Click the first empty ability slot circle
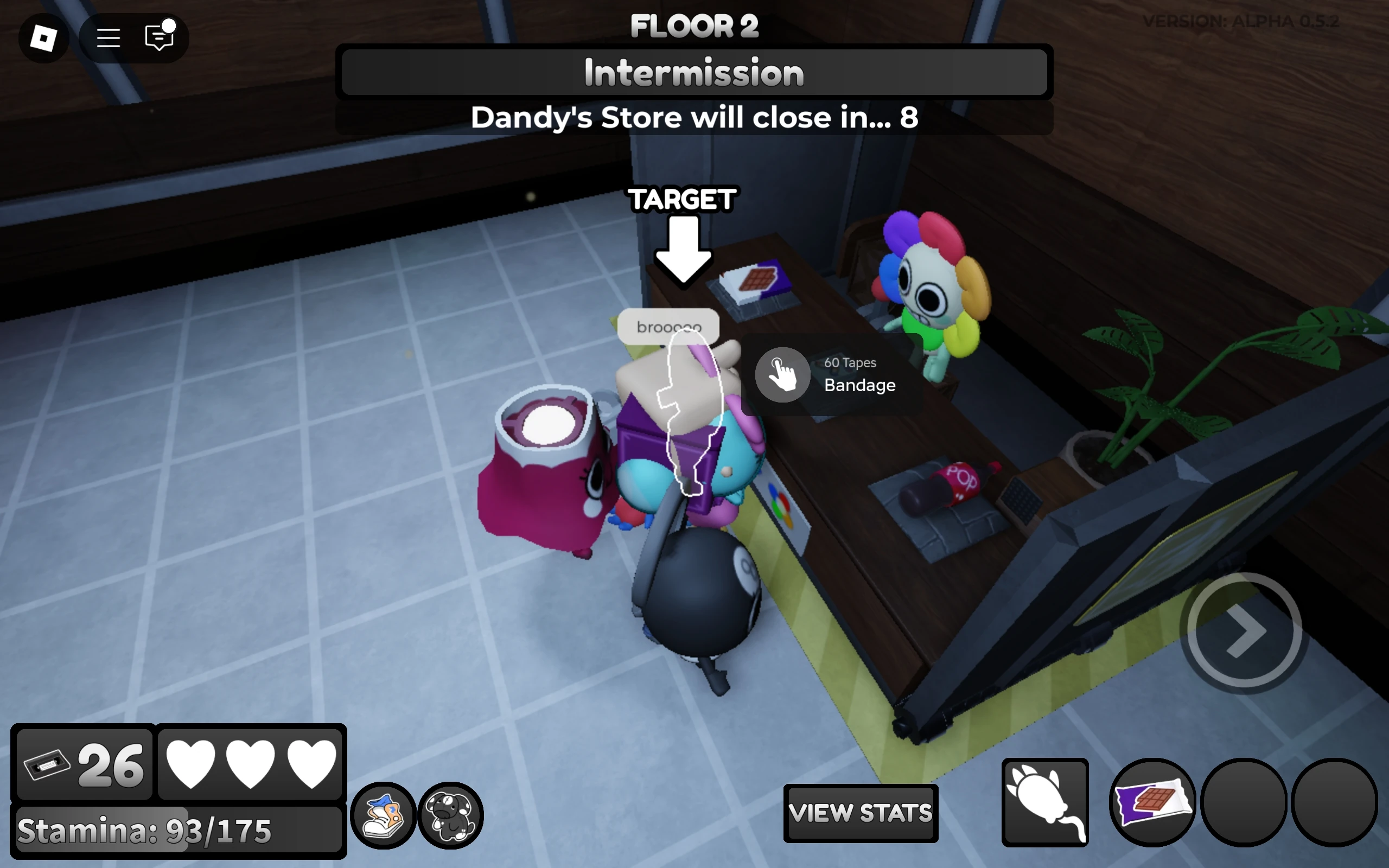This screenshot has height=868, width=1389. point(1243,803)
